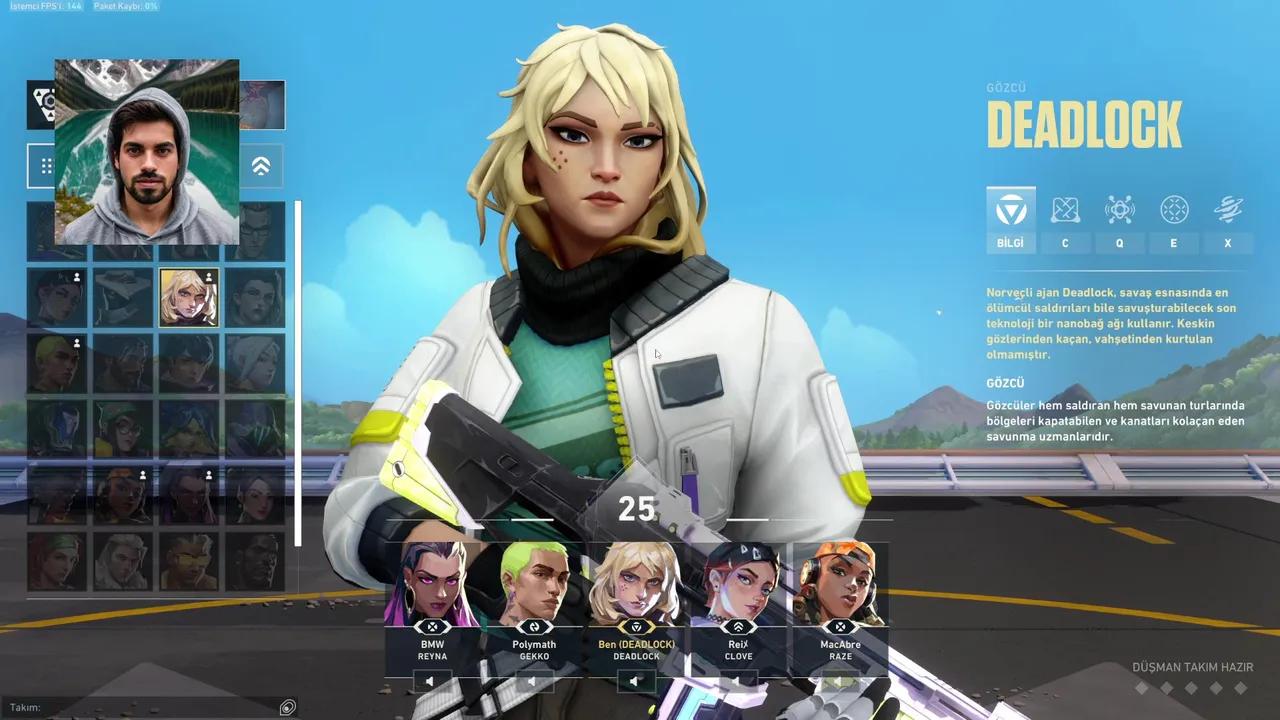Switch agent list to grid view
The height and width of the screenshot is (720, 1280).
pyautogui.click(x=47, y=166)
